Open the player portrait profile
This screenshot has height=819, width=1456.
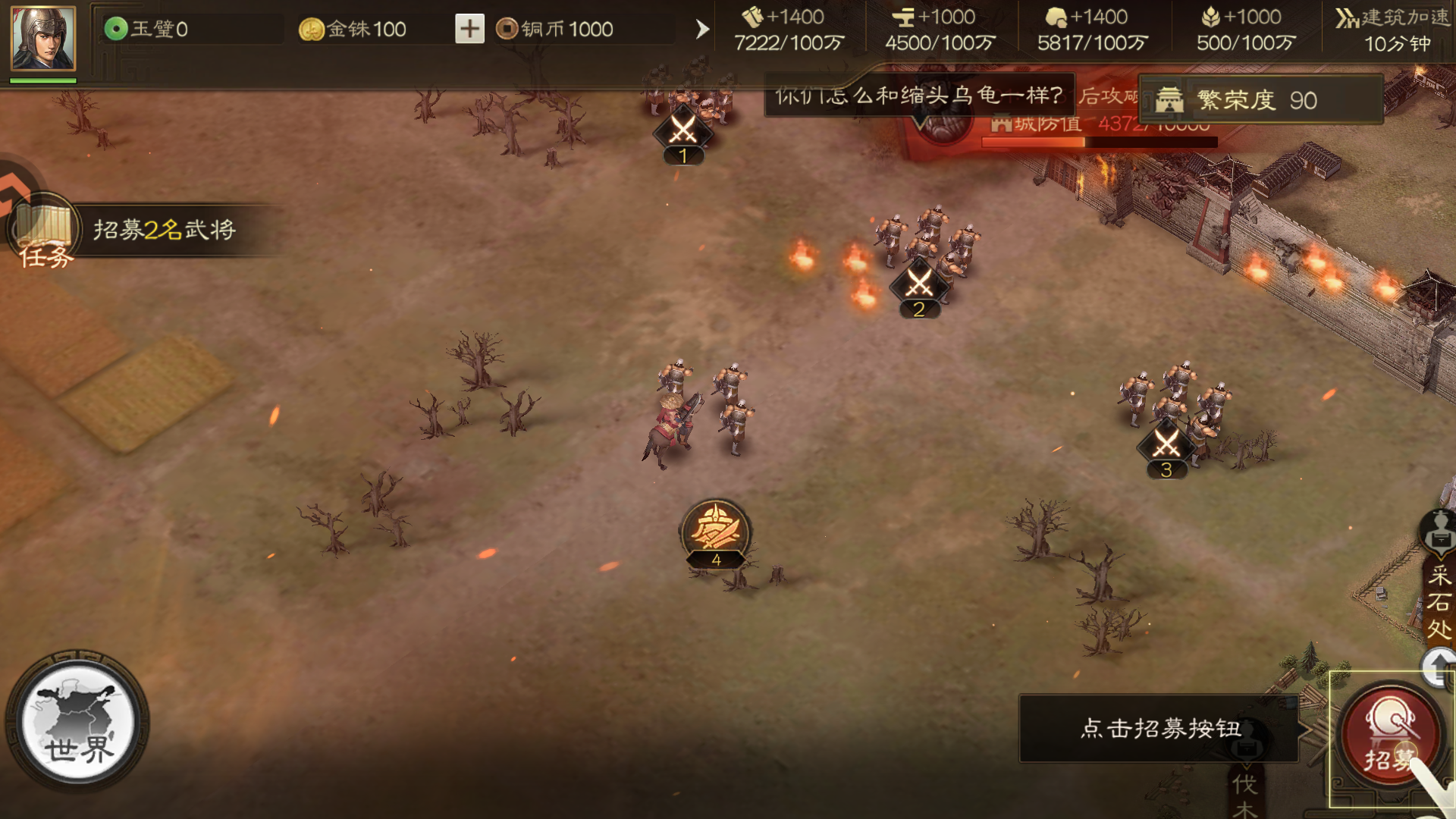tap(43, 38)
